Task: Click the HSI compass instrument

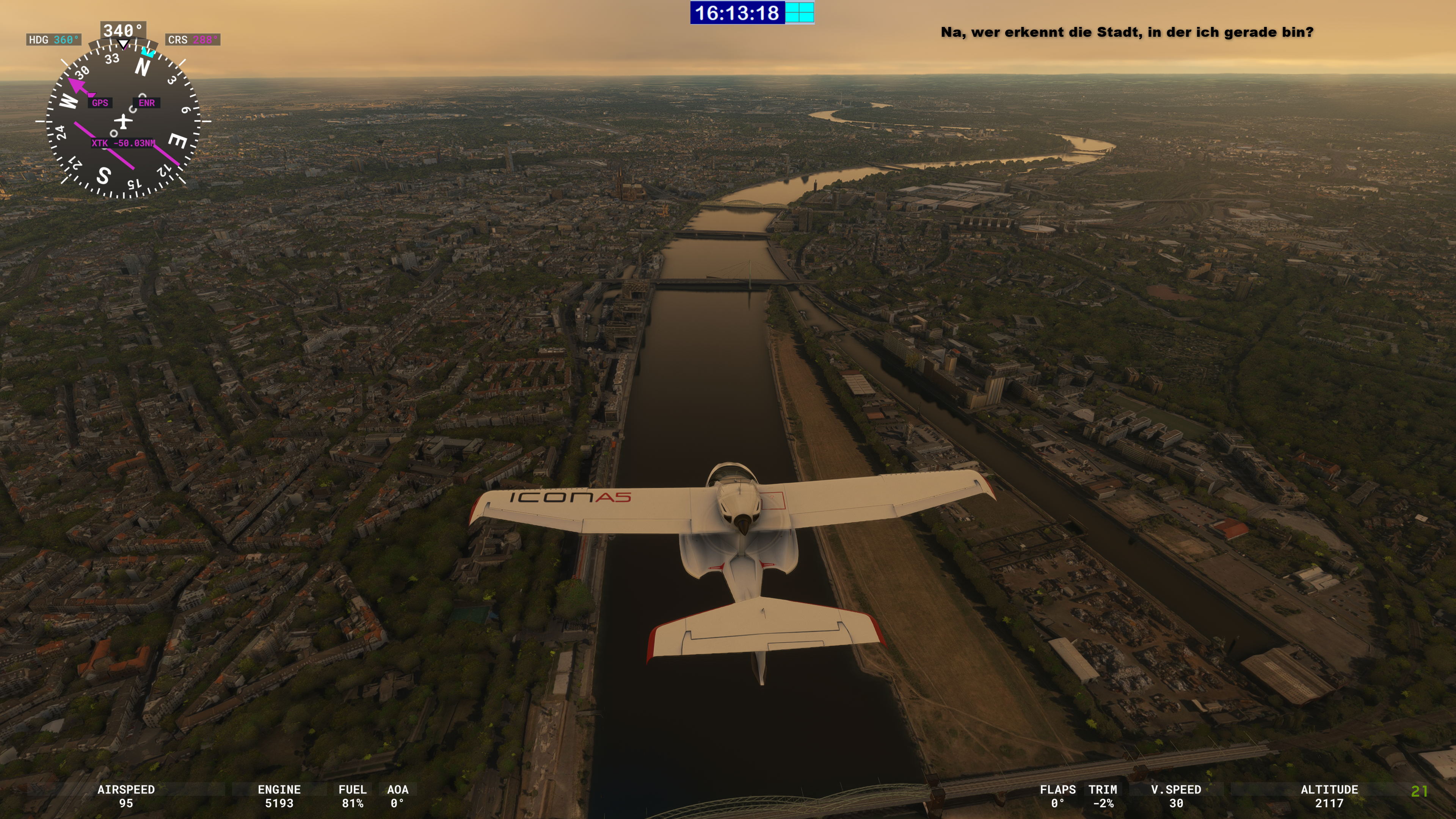Action: pyautogui.click(x=122, y=121)
